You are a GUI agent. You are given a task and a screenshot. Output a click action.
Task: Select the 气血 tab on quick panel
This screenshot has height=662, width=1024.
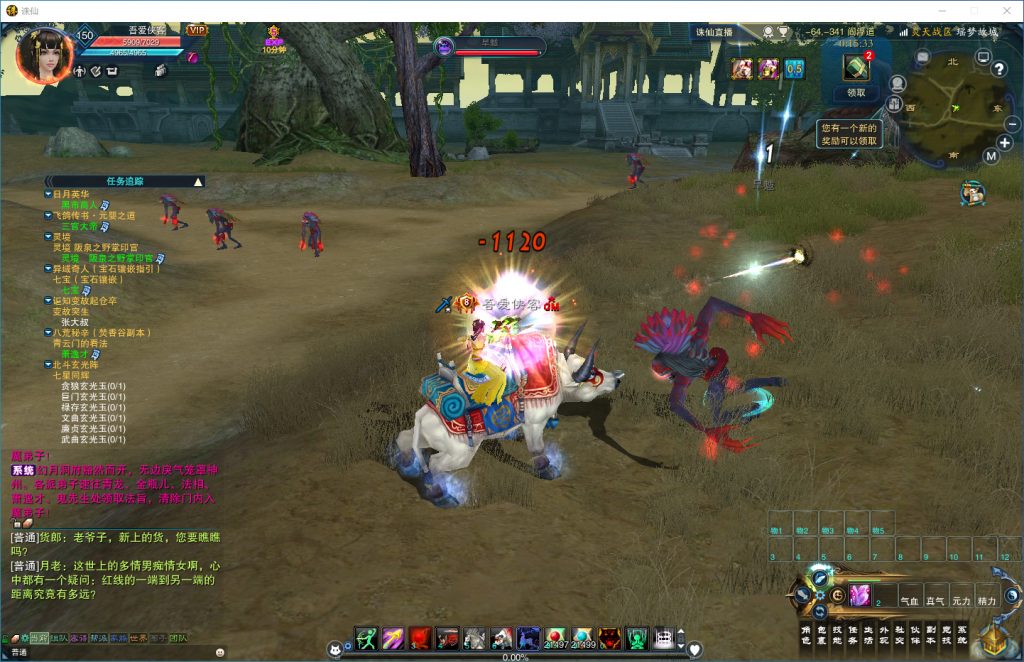[910, 601]
